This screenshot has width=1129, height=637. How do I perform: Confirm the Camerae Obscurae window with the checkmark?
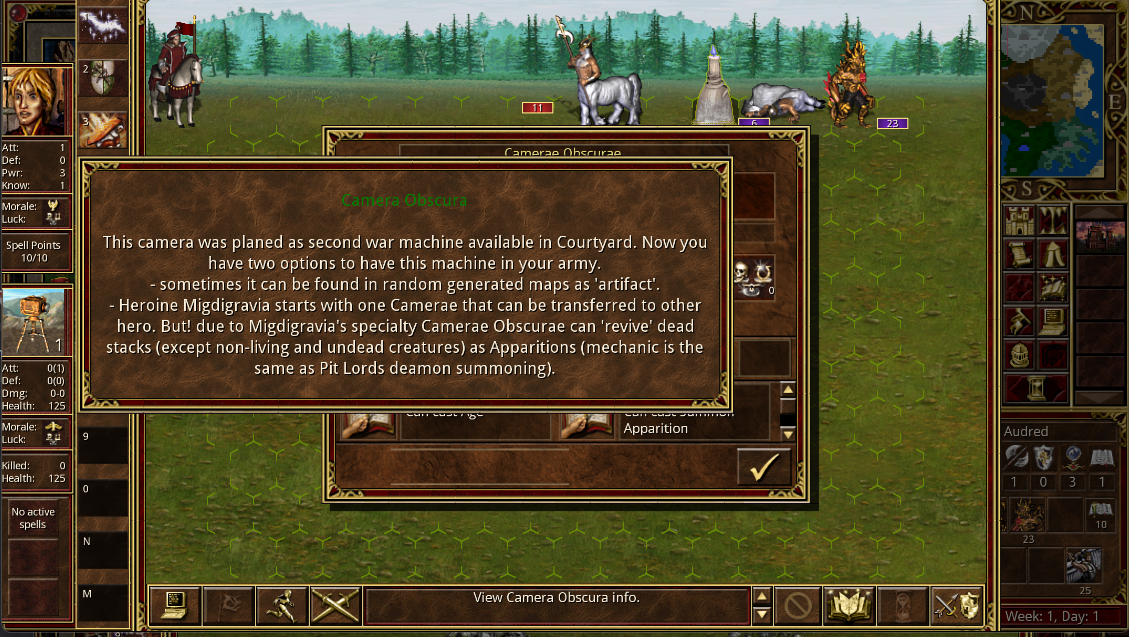(763, 467)
